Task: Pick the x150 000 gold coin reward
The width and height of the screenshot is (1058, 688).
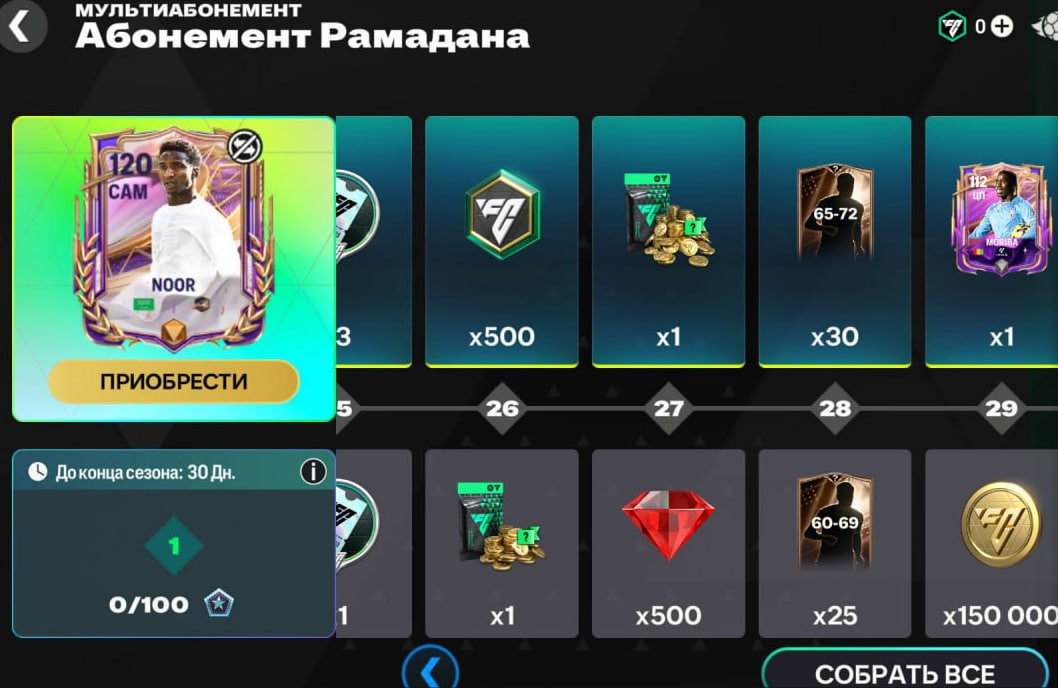Action: click(996, 542)
